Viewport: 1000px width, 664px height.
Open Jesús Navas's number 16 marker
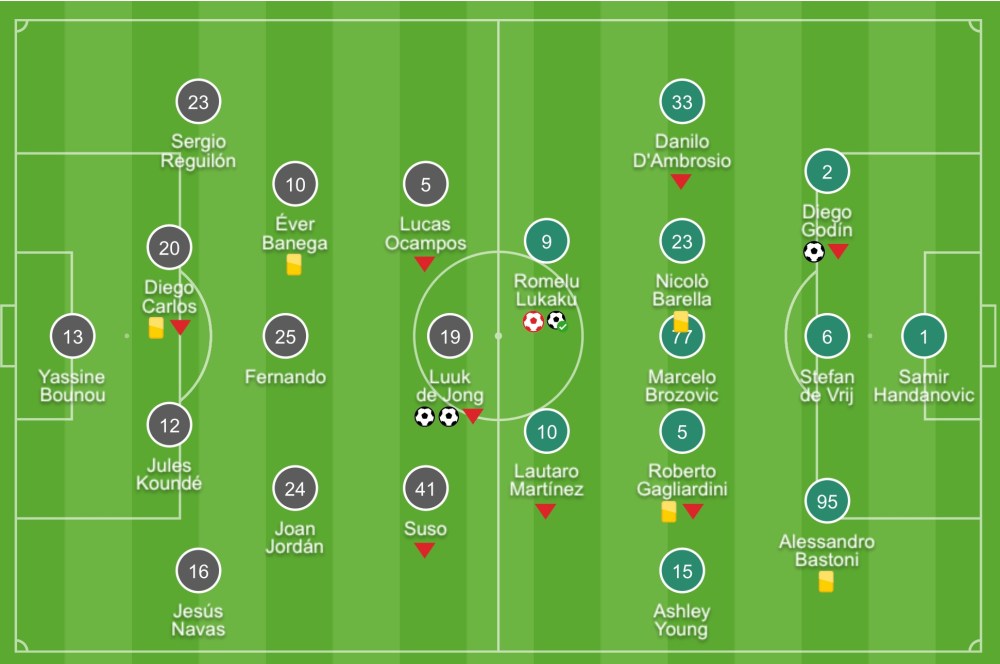[x=198, y=572]
